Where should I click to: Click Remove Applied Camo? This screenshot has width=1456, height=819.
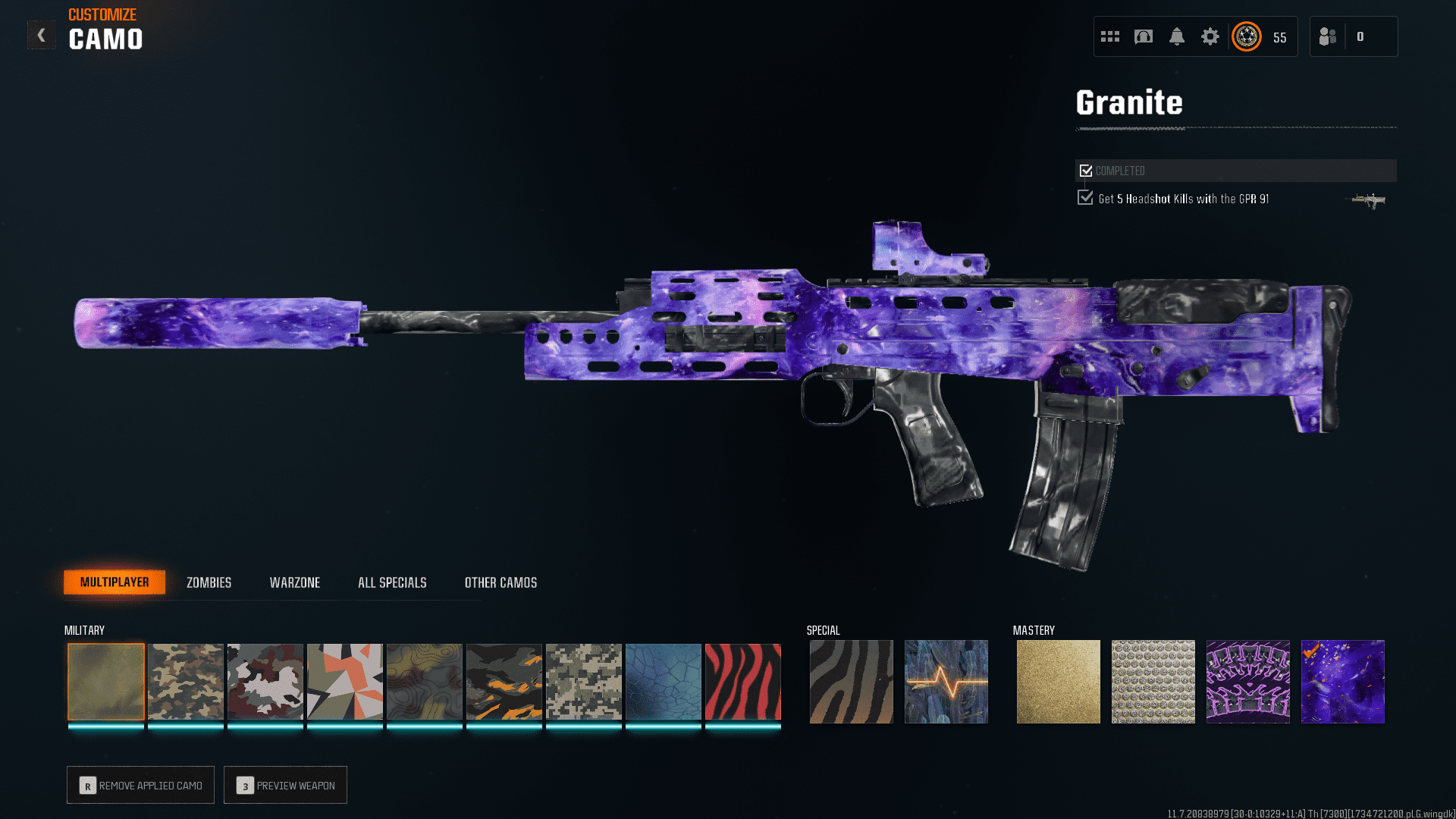click(x=140, y=785)
